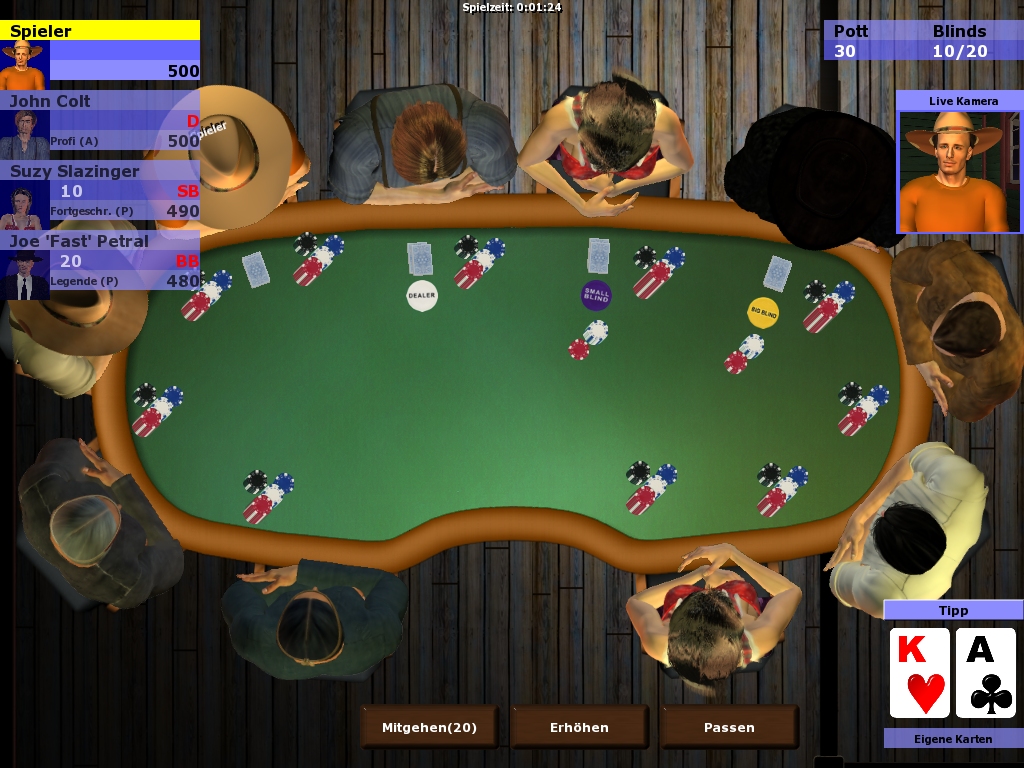Fold the hand with Passen
Image resolution: width=1024 pixels, height=768 pixels.
coord(729,727)
